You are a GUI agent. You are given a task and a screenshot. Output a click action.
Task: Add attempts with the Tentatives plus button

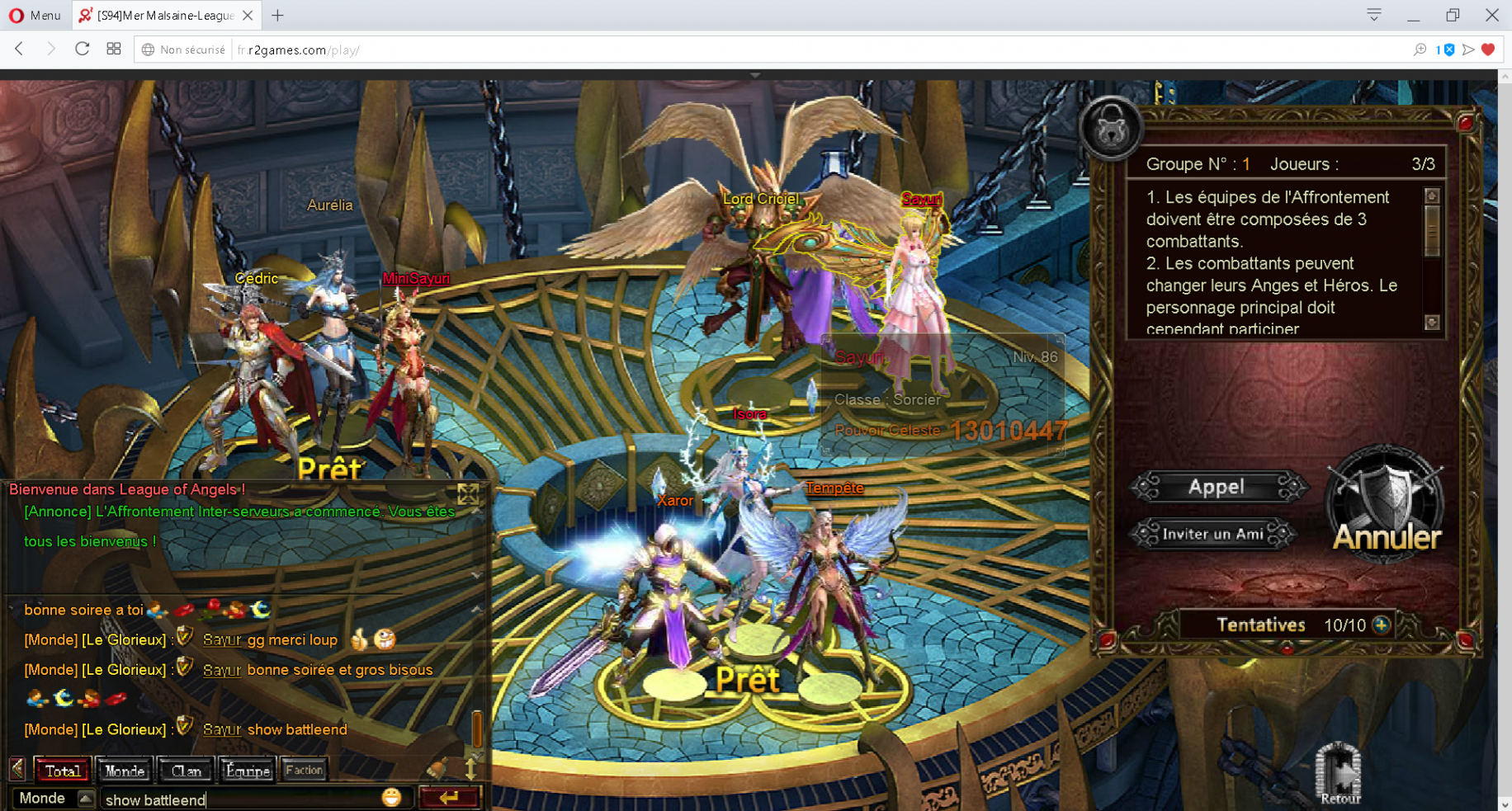(x=1381, y=625)
